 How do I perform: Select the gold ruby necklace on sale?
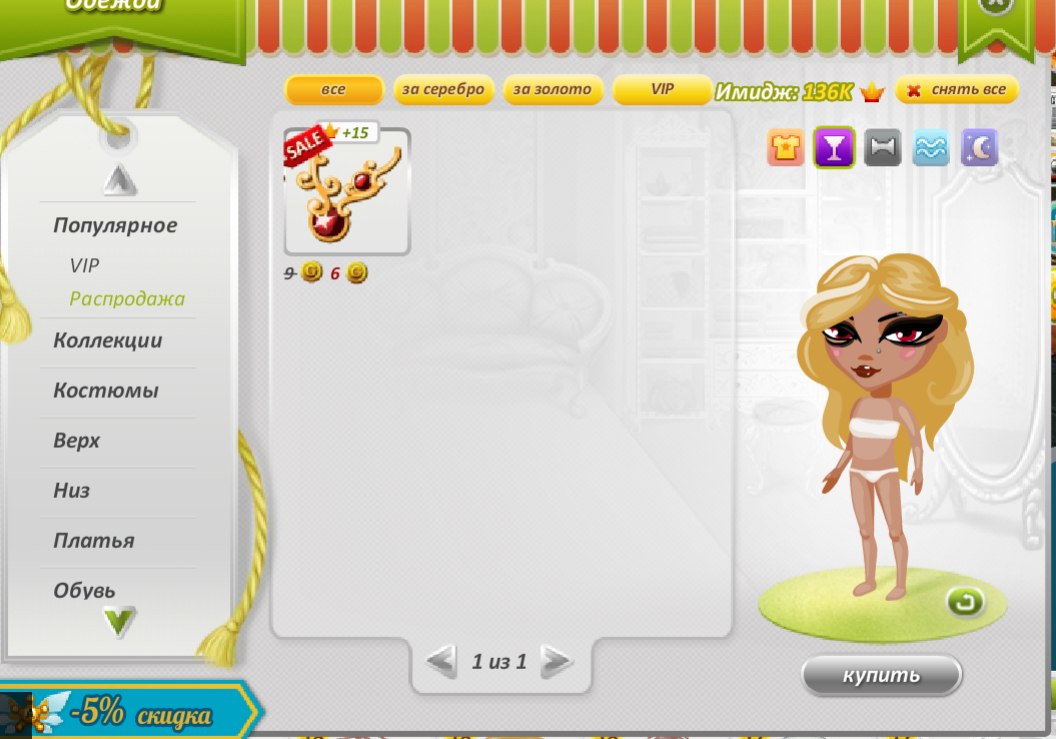(x=347, y=192)
